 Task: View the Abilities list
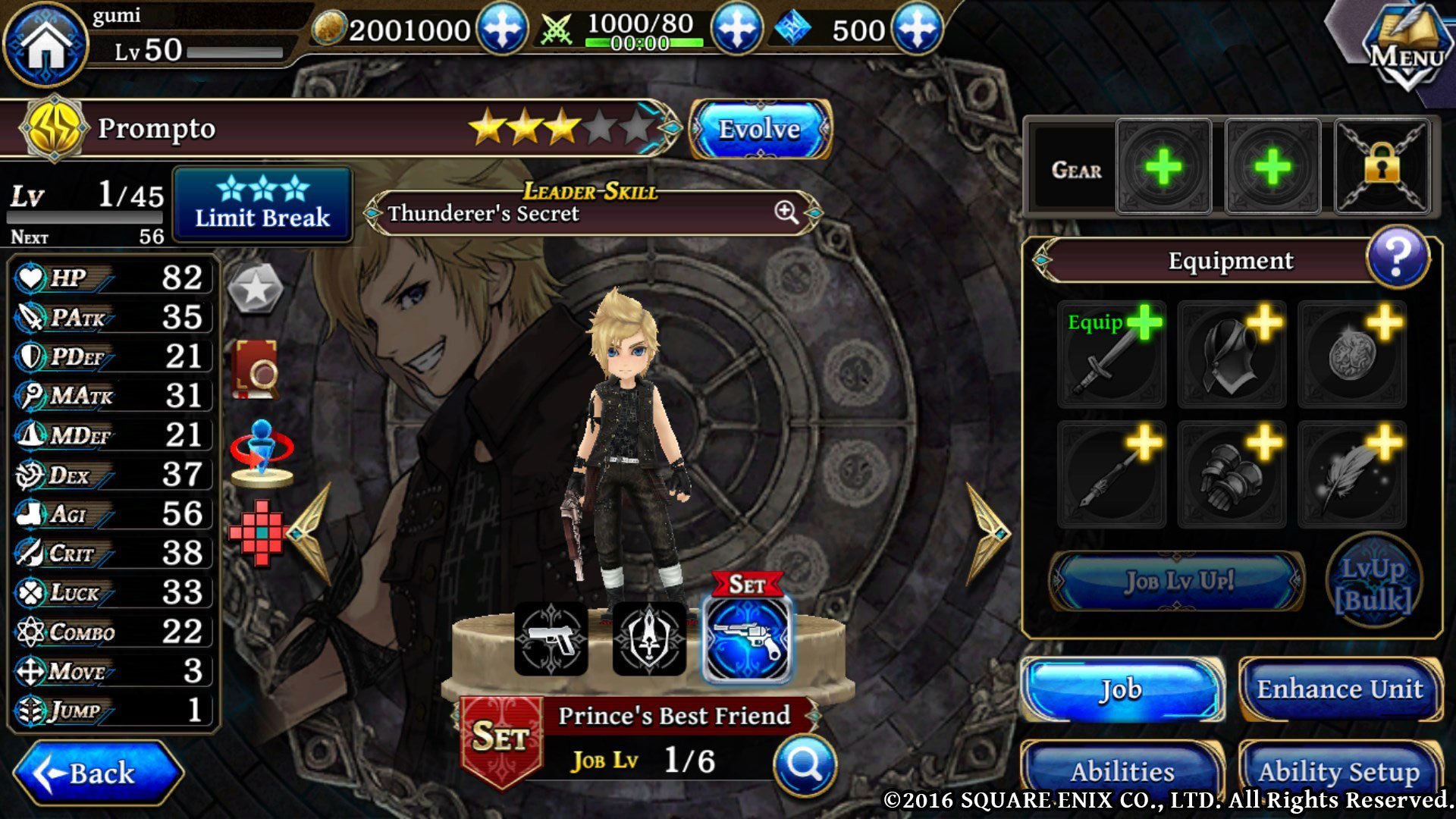[x=1121, y=771]
